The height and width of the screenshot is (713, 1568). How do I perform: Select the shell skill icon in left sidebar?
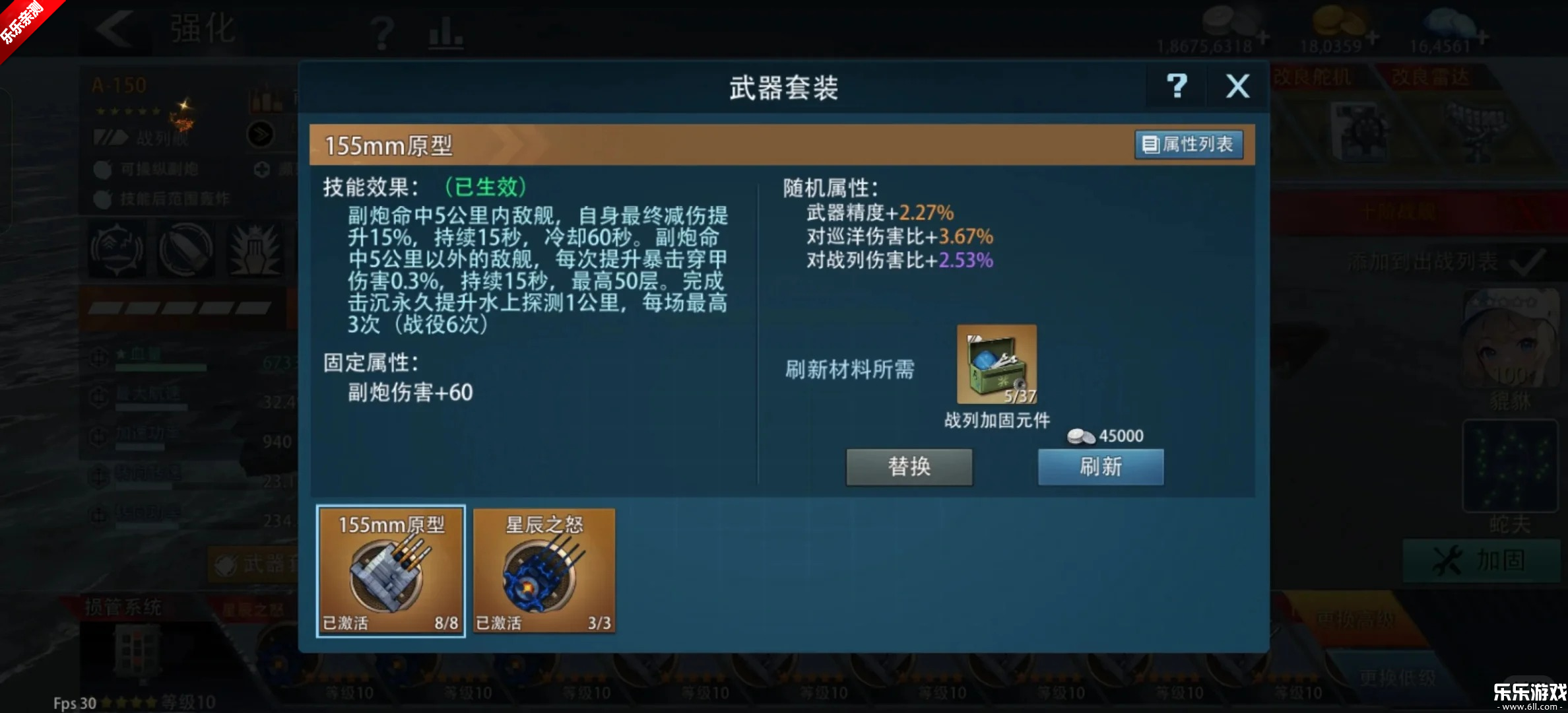185,250
